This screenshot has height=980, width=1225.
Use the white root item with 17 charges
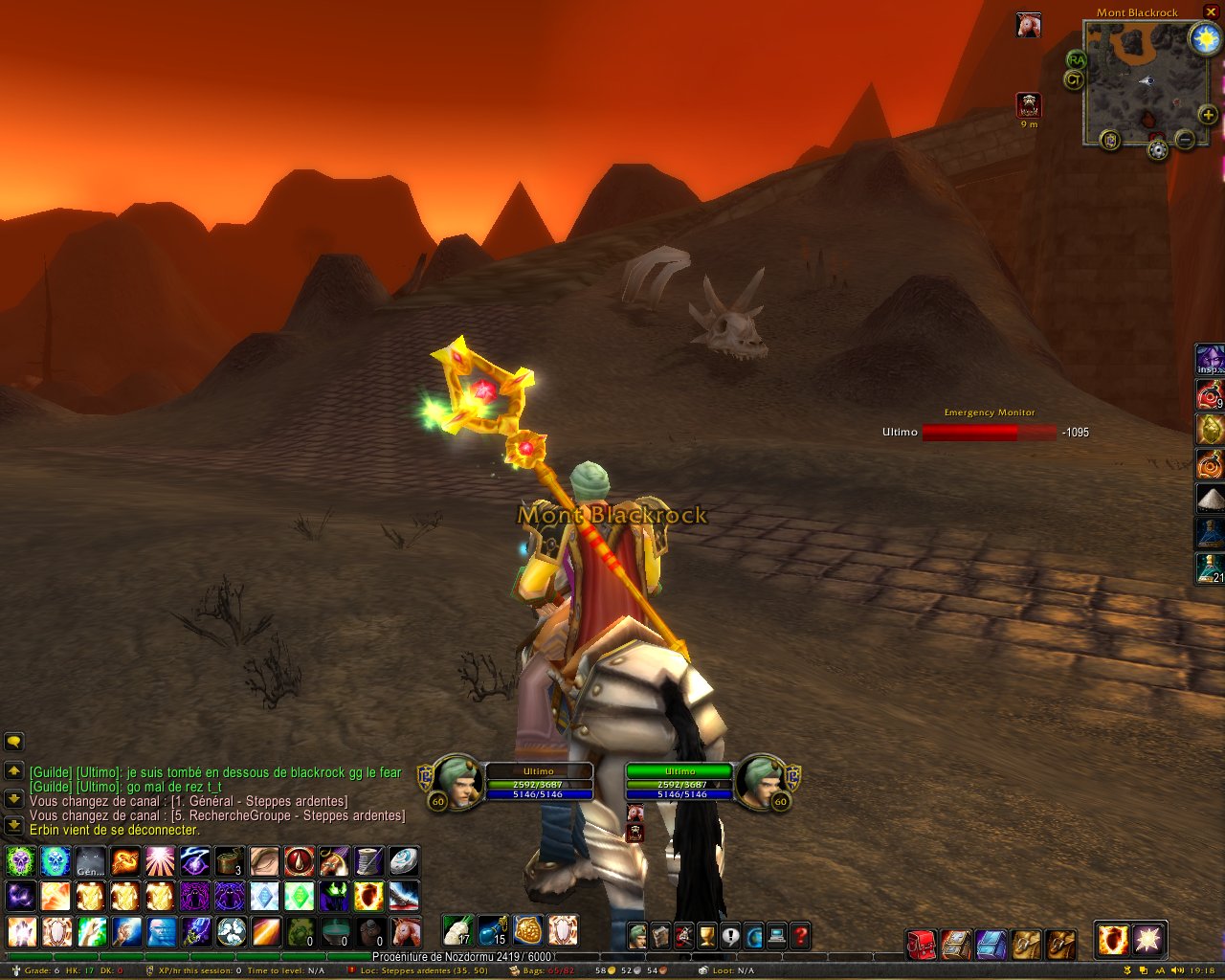coord(457,930)
